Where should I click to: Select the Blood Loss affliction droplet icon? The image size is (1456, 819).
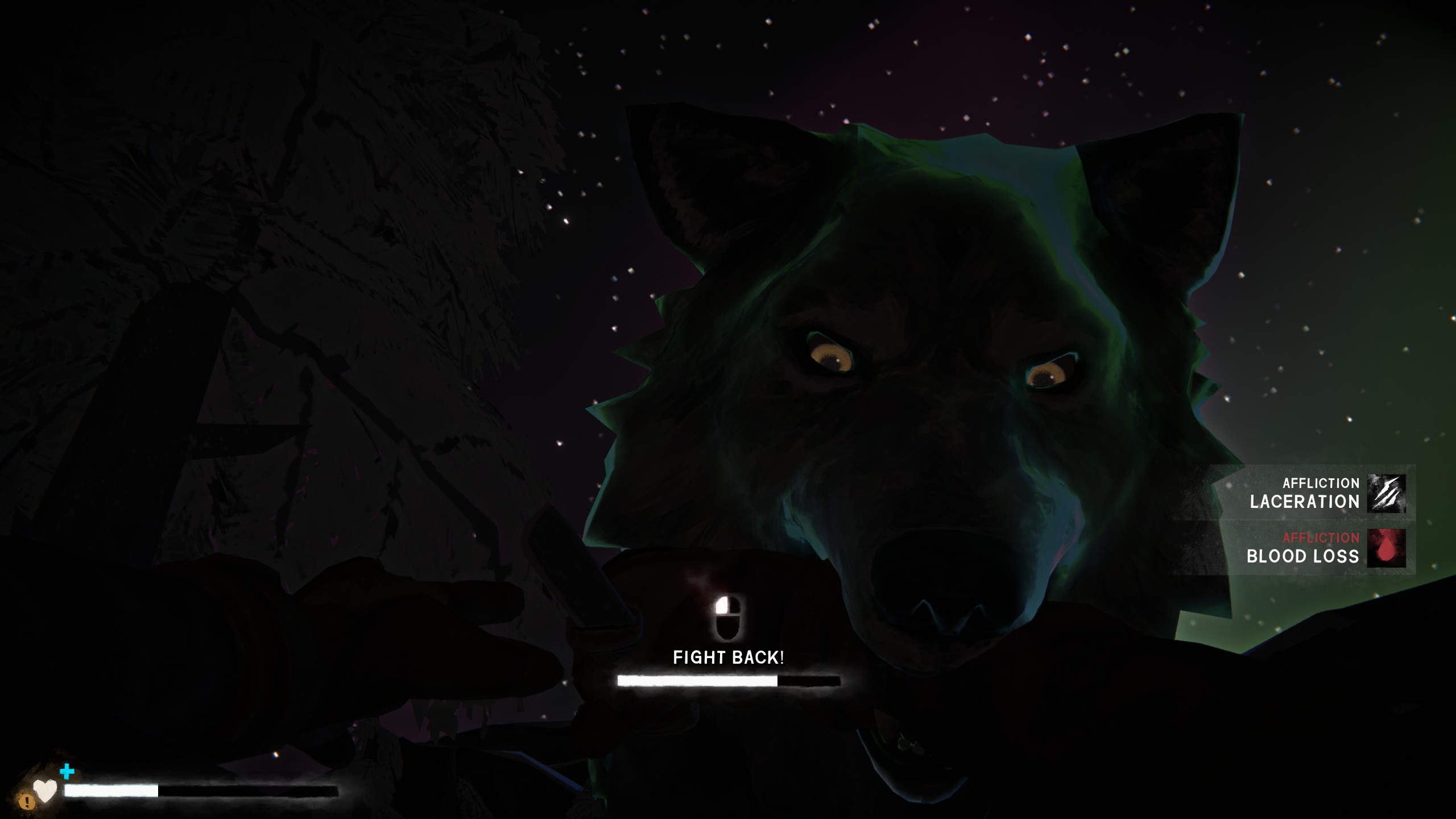tap(1385, 548)
